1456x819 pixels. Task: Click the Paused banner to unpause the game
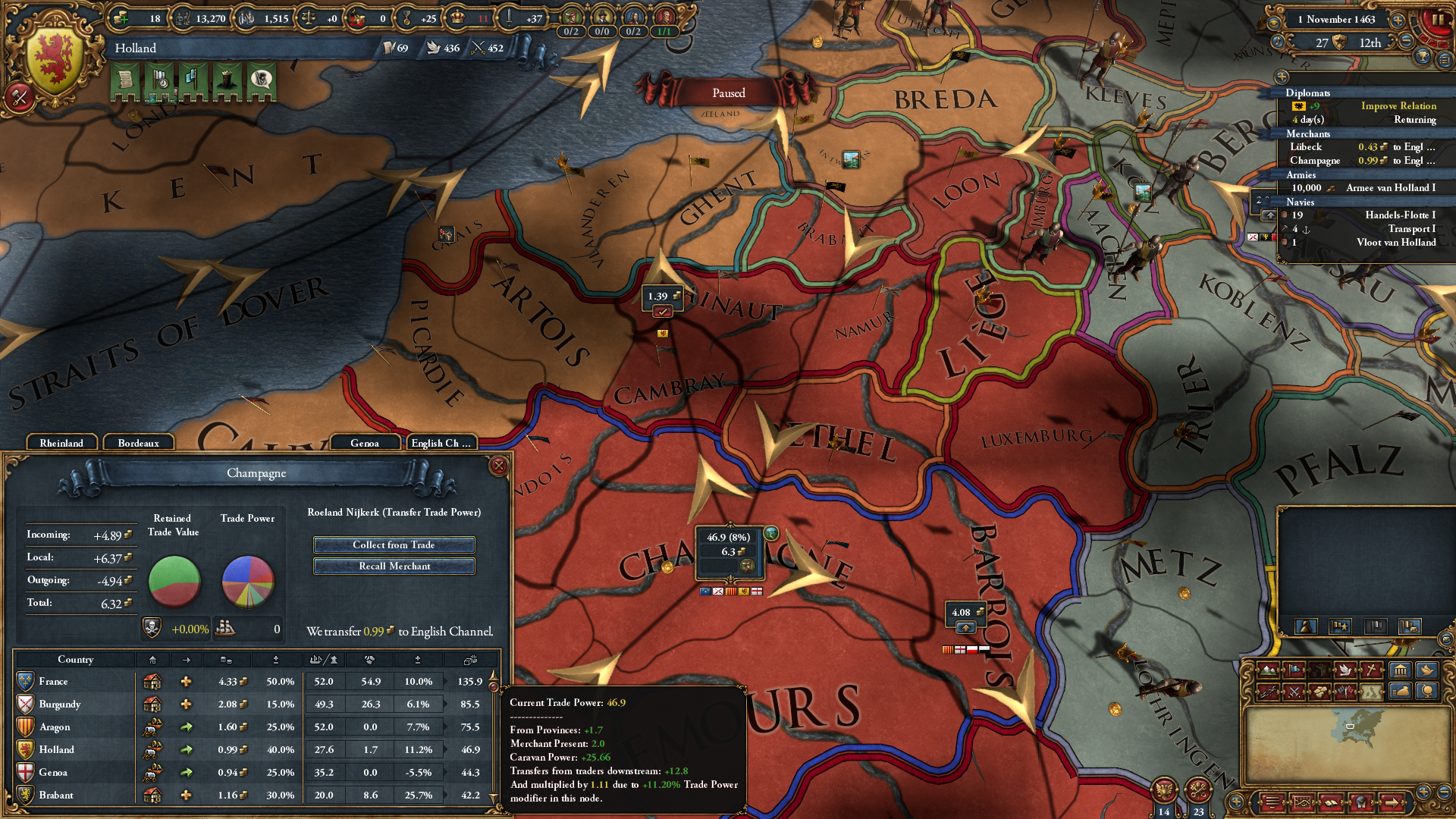728,93
